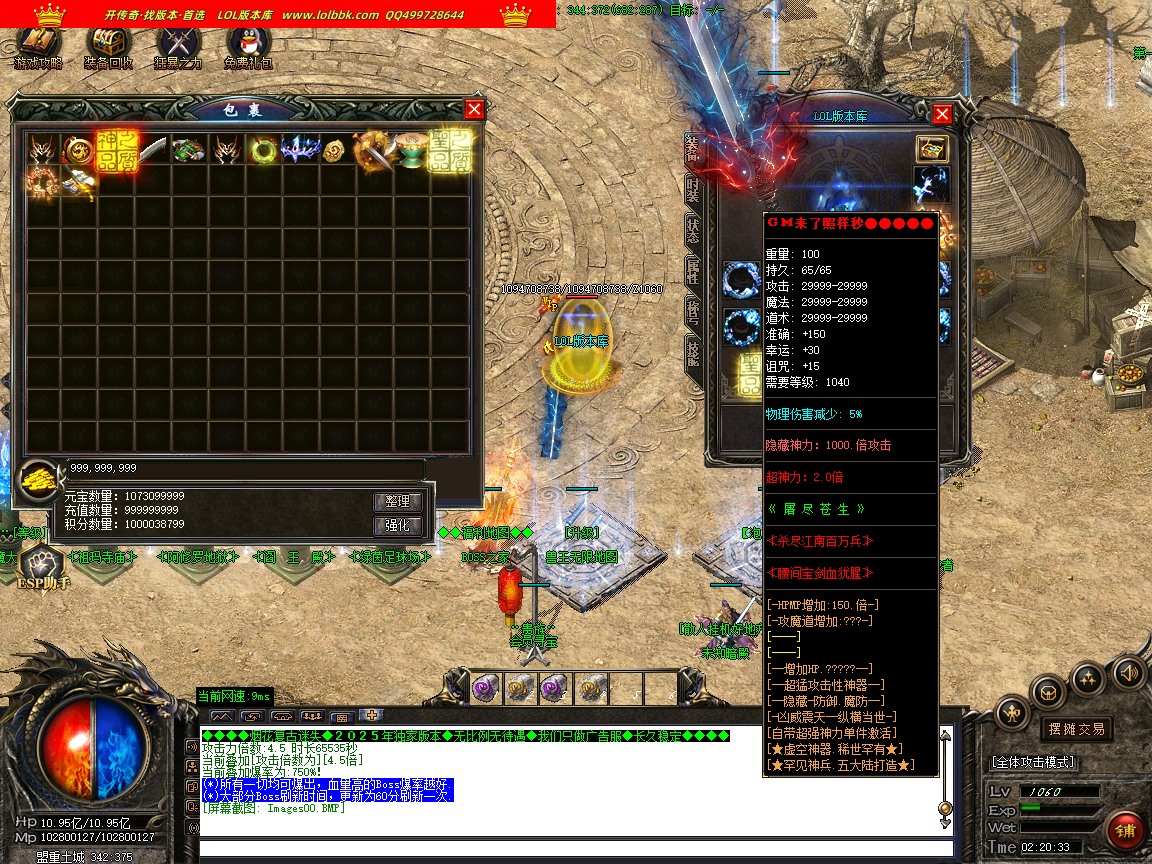The height and width of the screenshot is (864, 1152).
Task: Switch to the 状态 status tab
Action: tap(693, 228)
